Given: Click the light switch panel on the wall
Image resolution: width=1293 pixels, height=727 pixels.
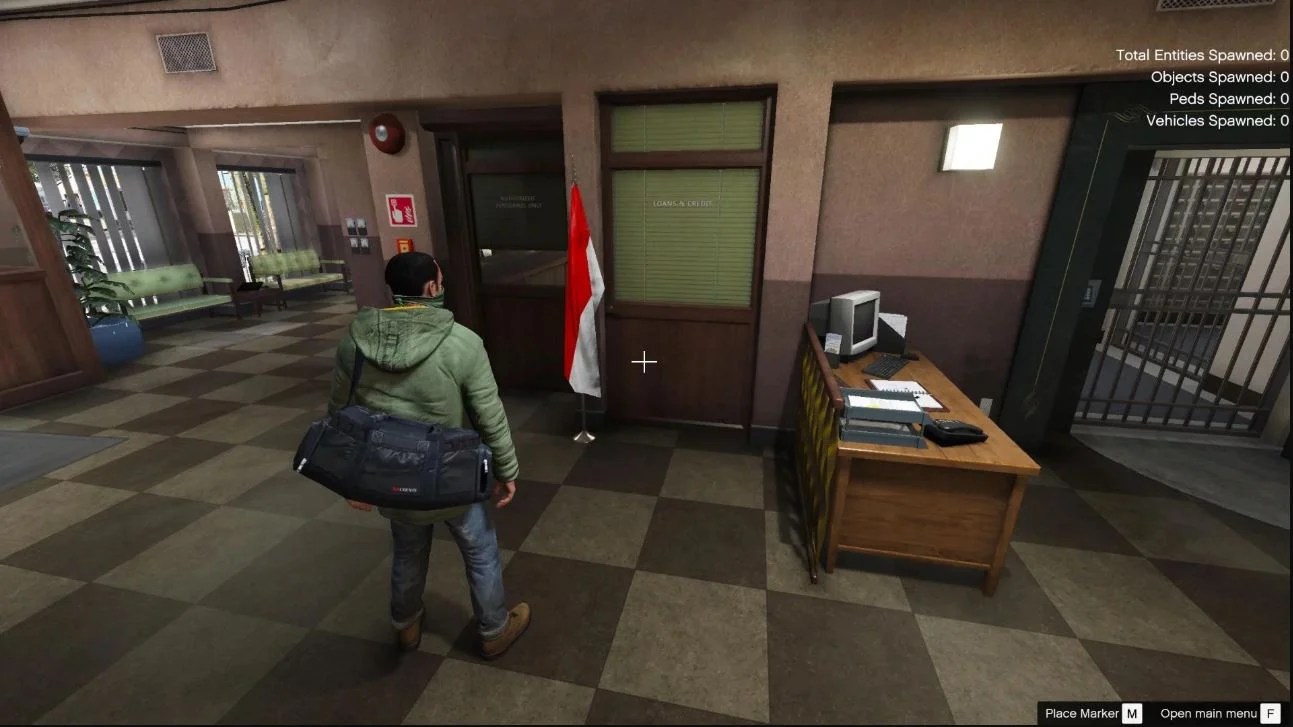Looking at the screenshot, I should point(357,232).
